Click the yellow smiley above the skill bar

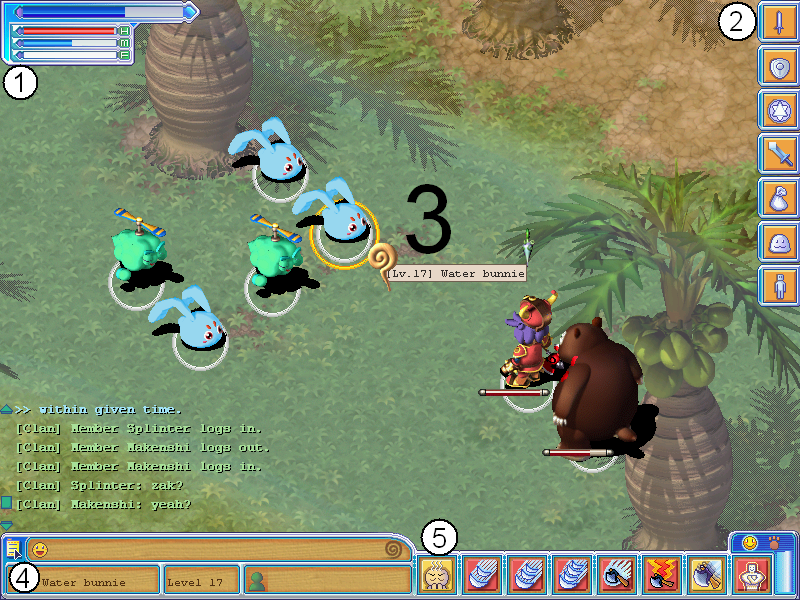745,543
